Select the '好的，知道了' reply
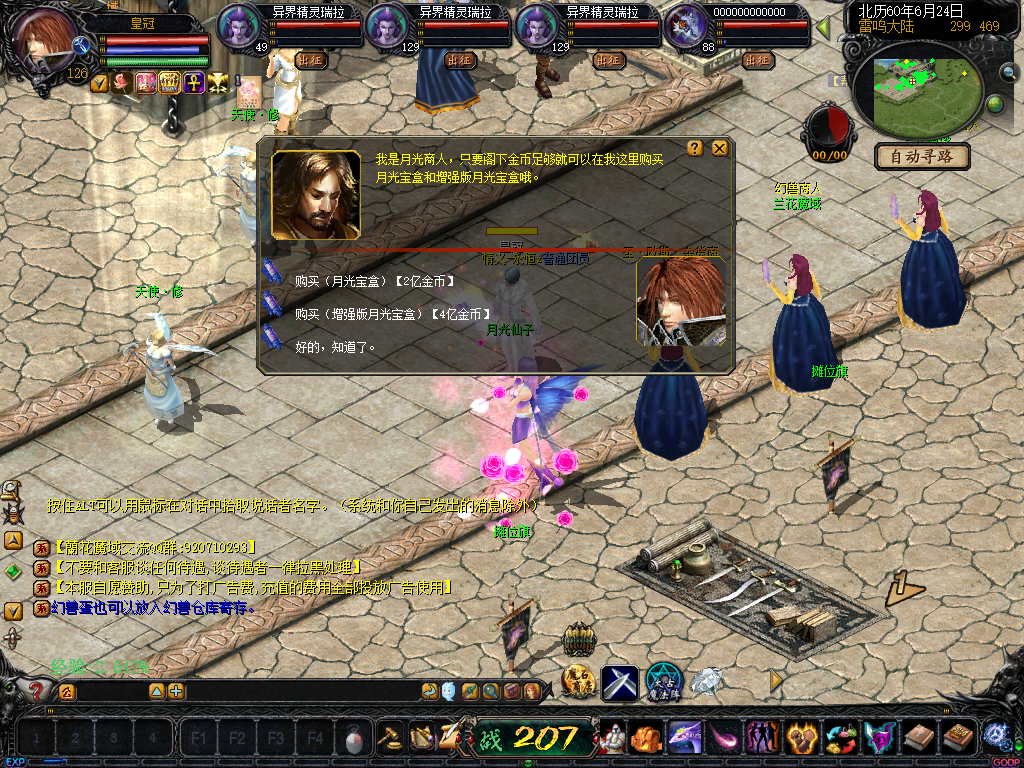The image size is (1024, 768). (335, 347)
